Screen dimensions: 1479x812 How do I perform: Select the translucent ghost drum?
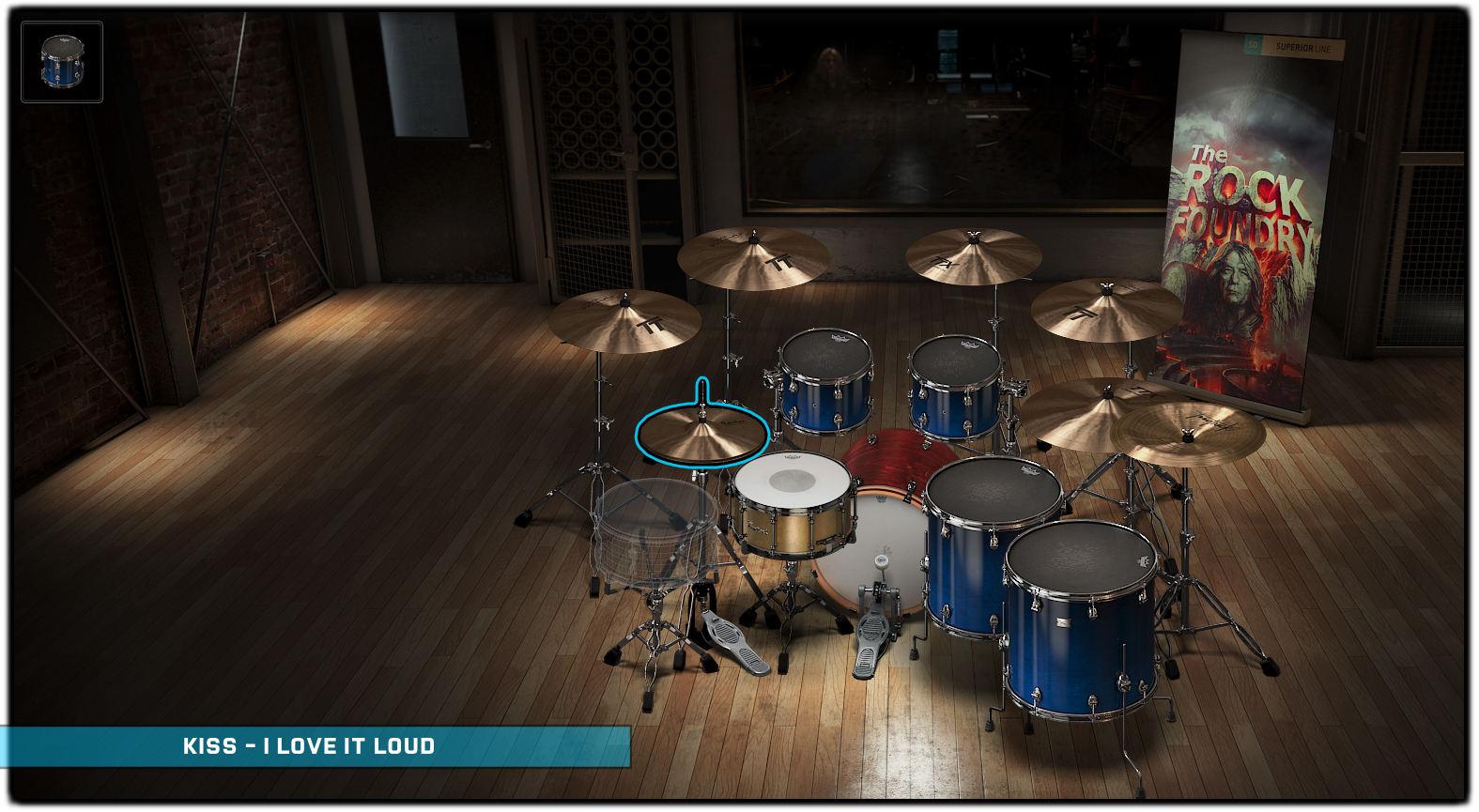655,524
